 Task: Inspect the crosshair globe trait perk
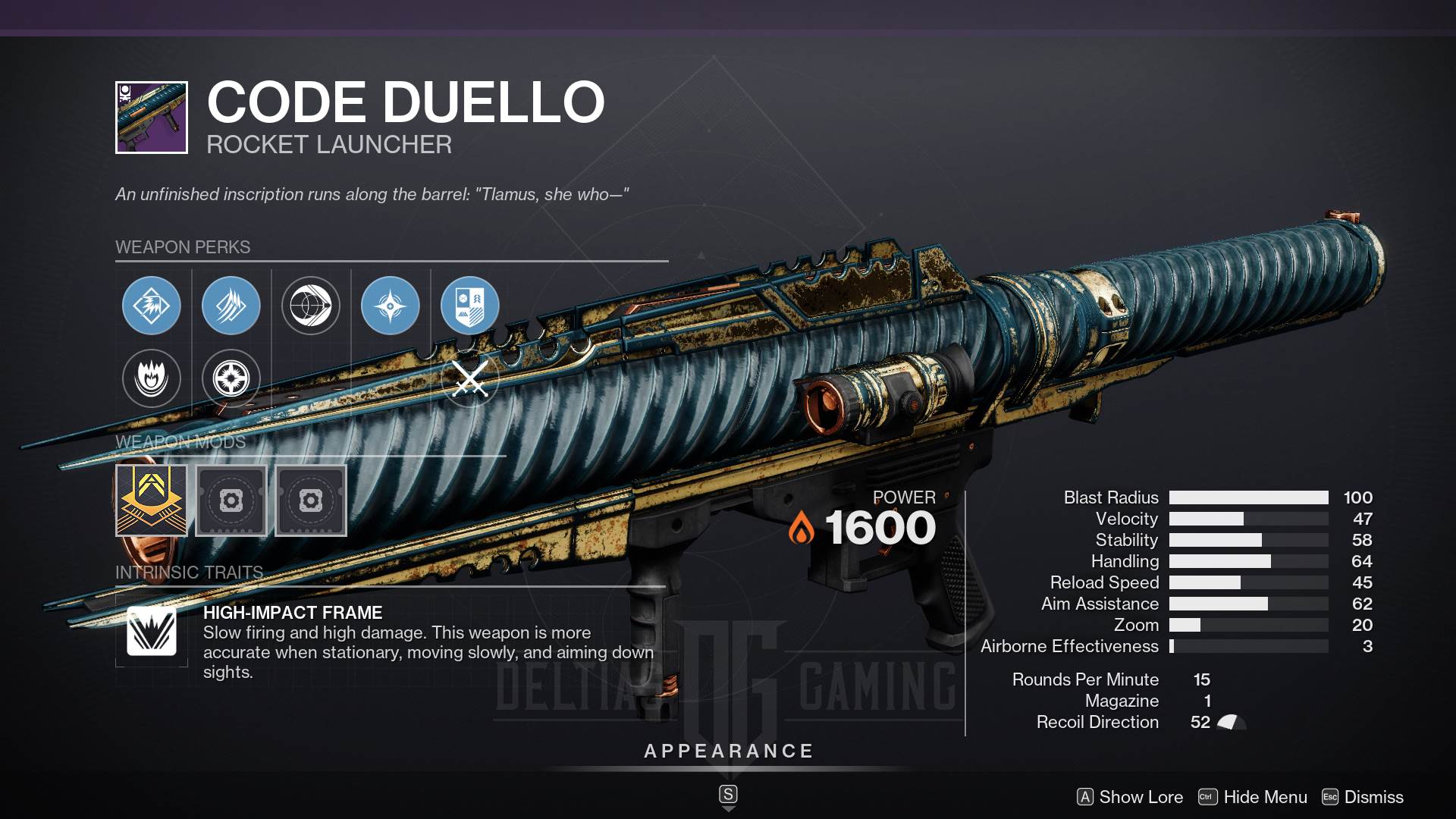[x=311, y=306]
